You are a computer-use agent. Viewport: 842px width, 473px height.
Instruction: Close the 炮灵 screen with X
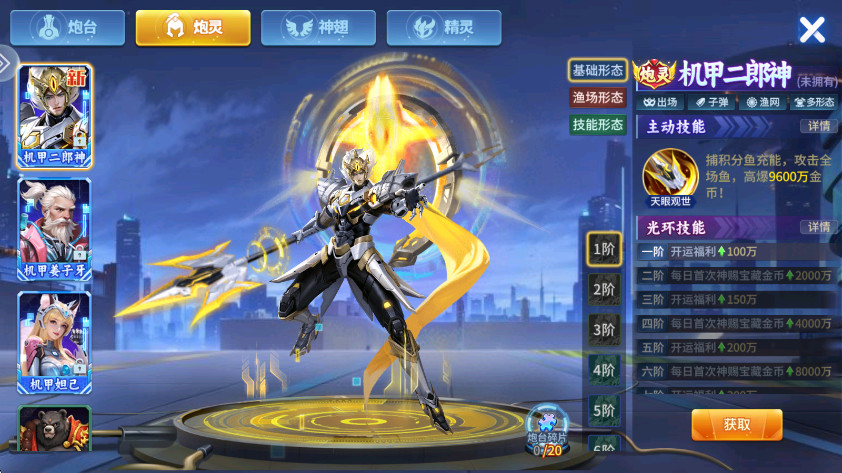[x=812, y=29]
